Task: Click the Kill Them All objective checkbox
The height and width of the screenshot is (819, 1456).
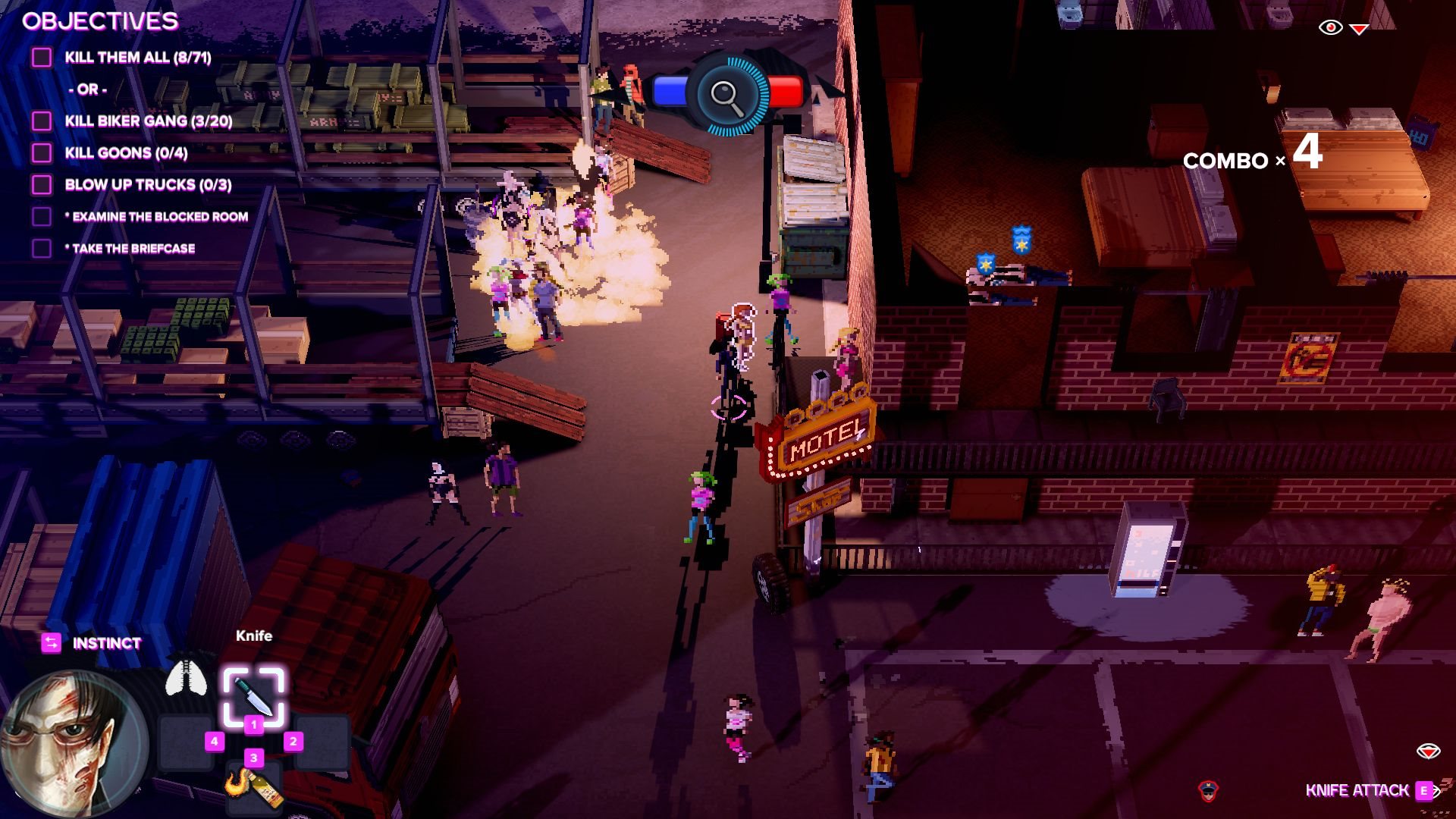Action: (x=42, y=58)
